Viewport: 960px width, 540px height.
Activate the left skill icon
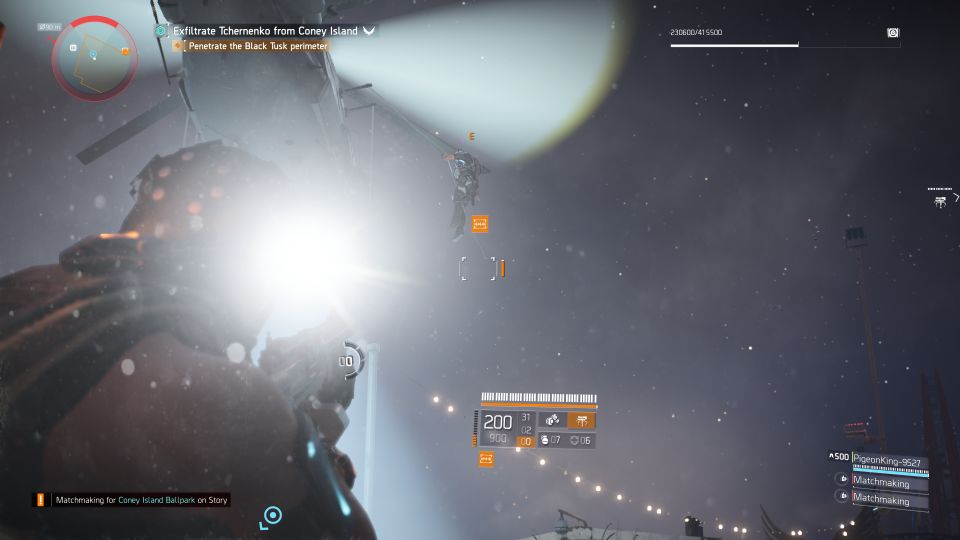click(x=552, y=420)
